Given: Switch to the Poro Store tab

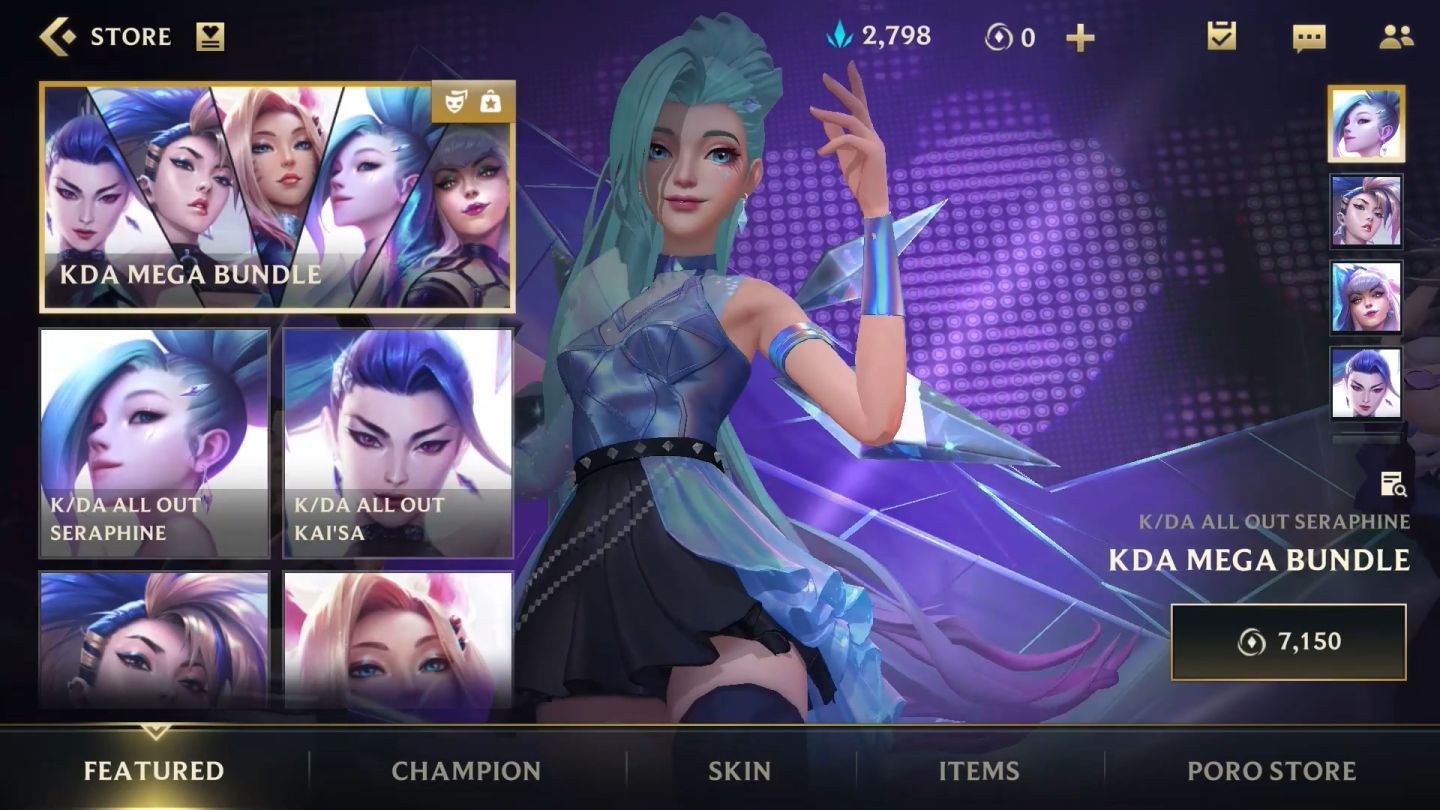Looking at the screenshot, I should tap(1271, 771).
